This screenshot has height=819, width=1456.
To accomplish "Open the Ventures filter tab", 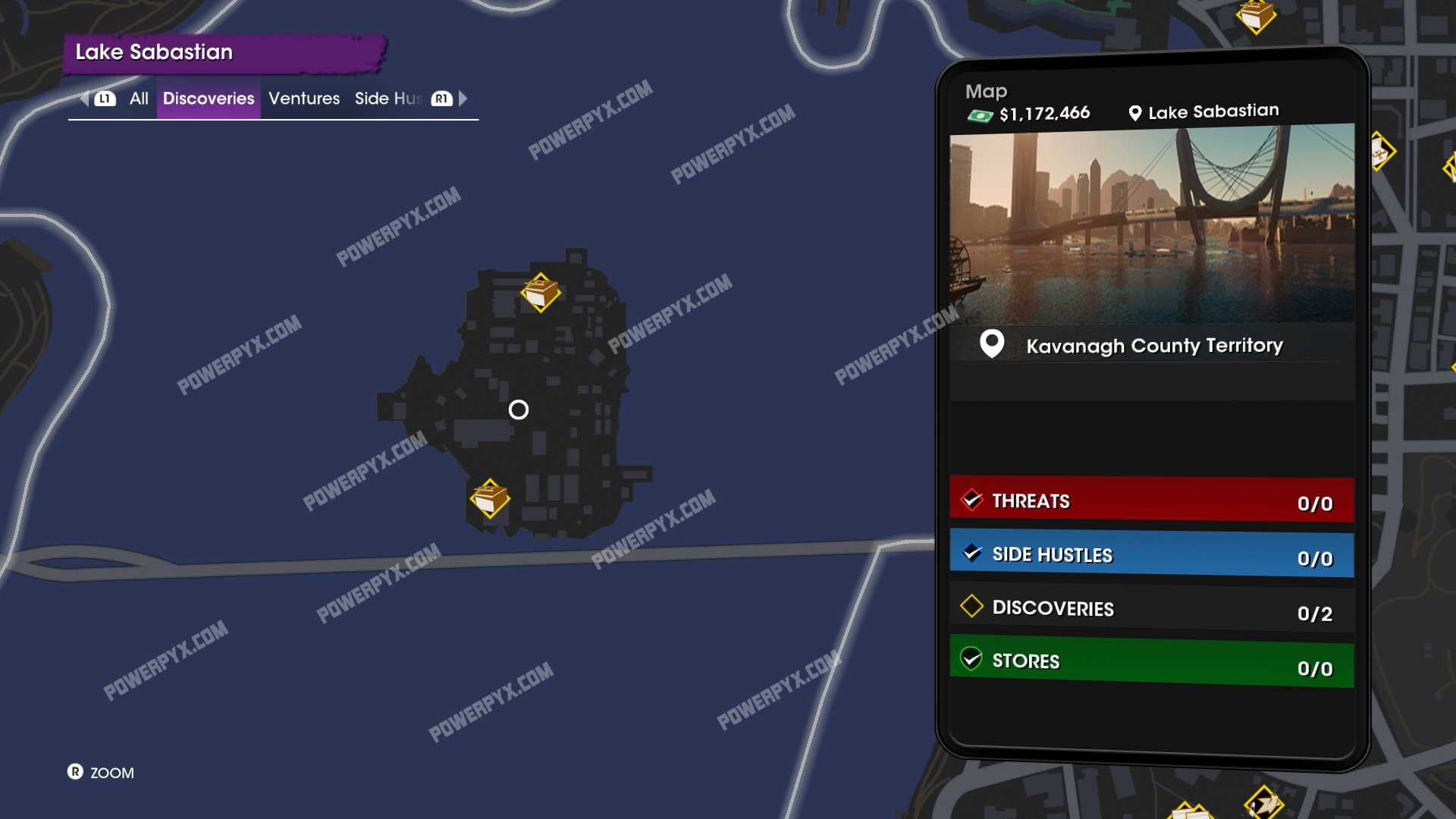I will [304, 99].
